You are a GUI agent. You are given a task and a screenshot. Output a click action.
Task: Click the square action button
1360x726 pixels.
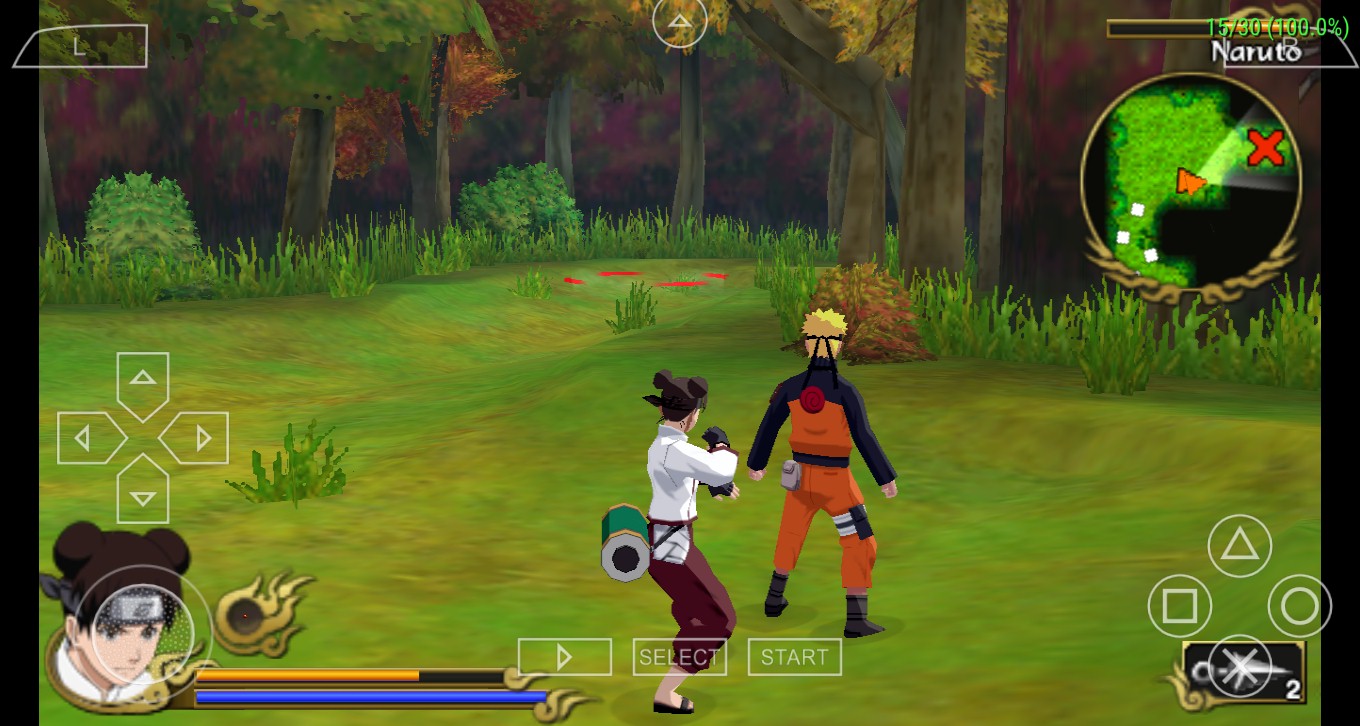[1179, 606]
